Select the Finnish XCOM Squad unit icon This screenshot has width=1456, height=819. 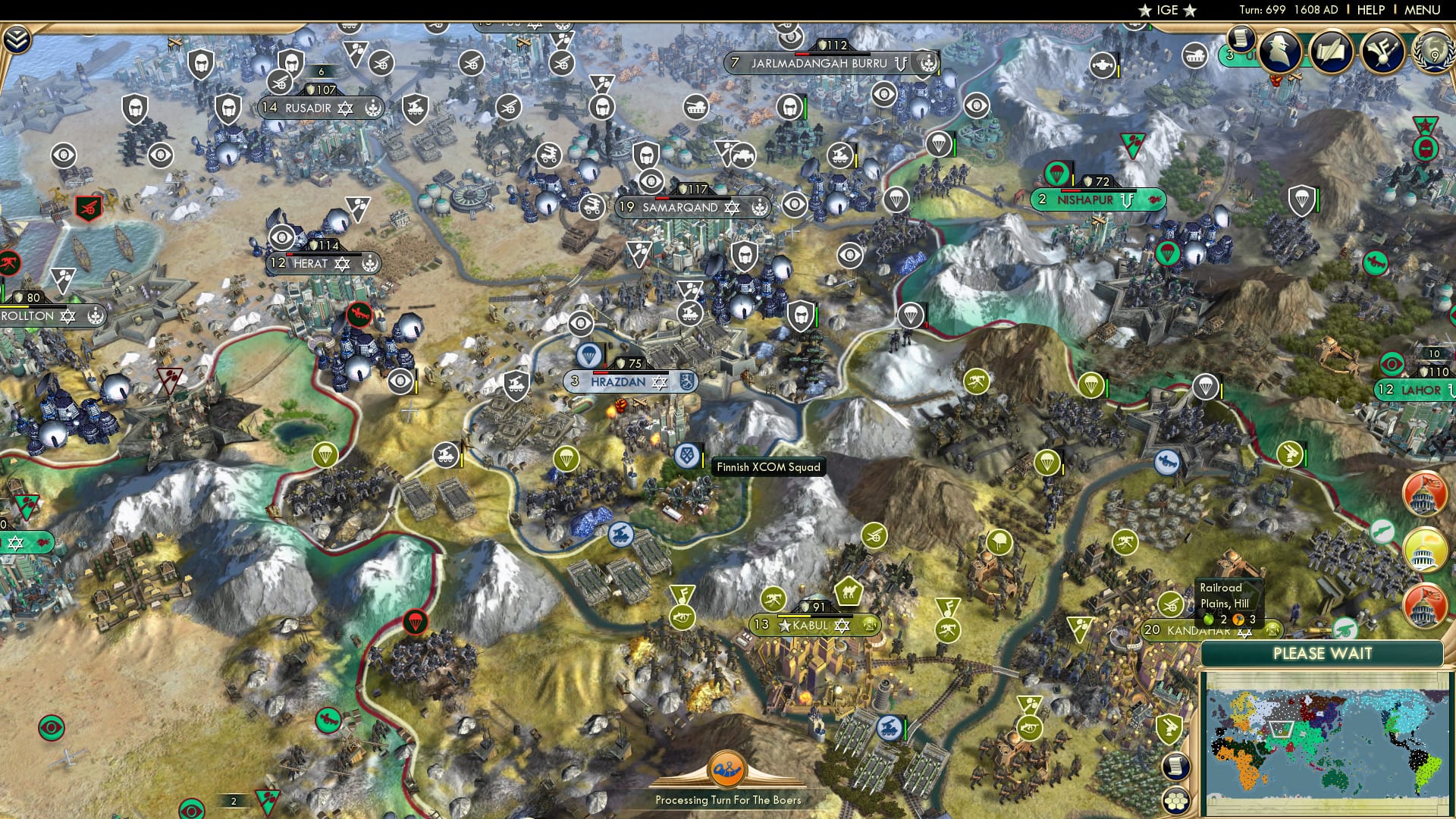point(686,457)
